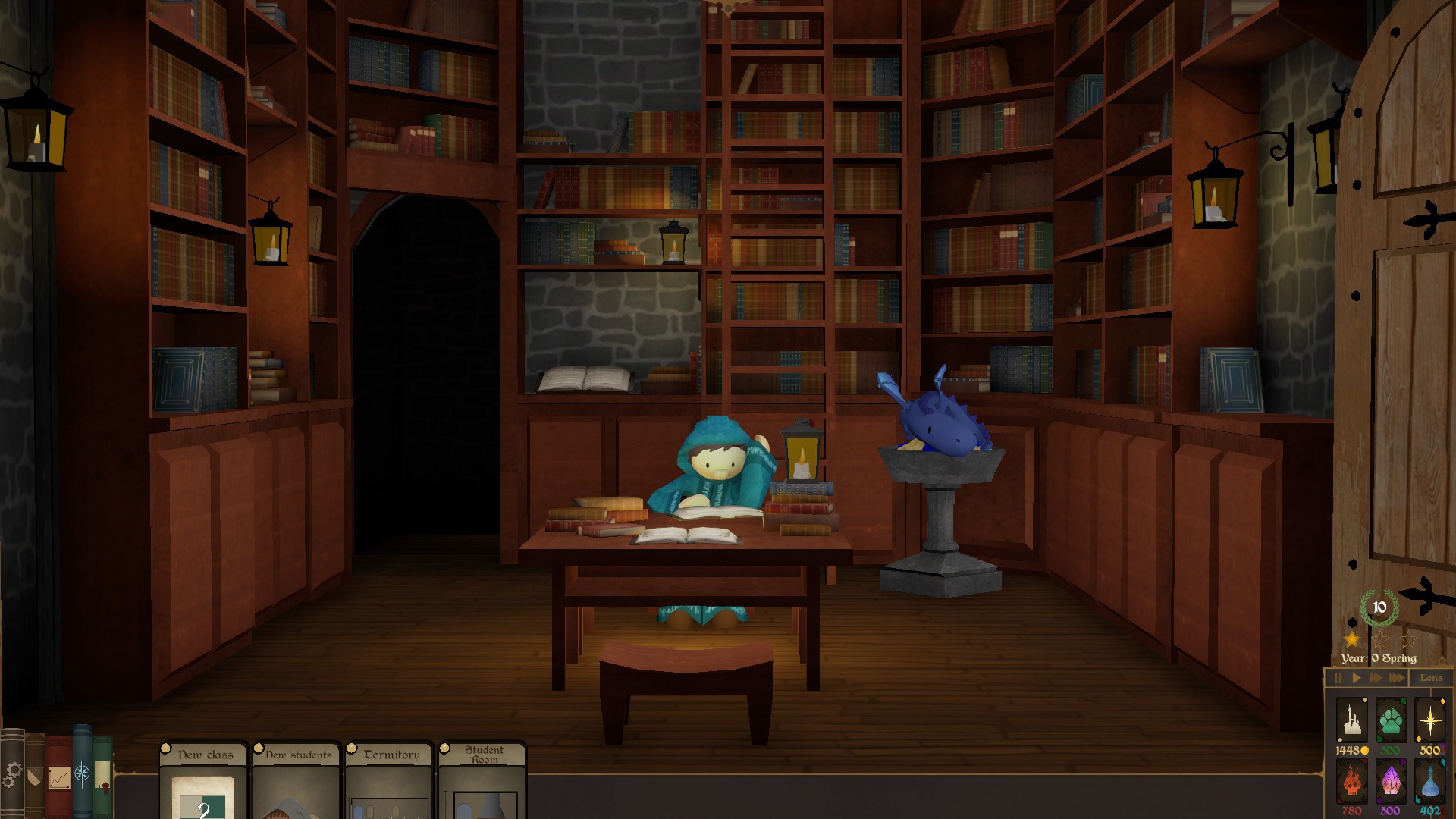Select the arcane crystal resource icon
The width and height of the screenshot is (1456, 819).
click(1392, 781)
